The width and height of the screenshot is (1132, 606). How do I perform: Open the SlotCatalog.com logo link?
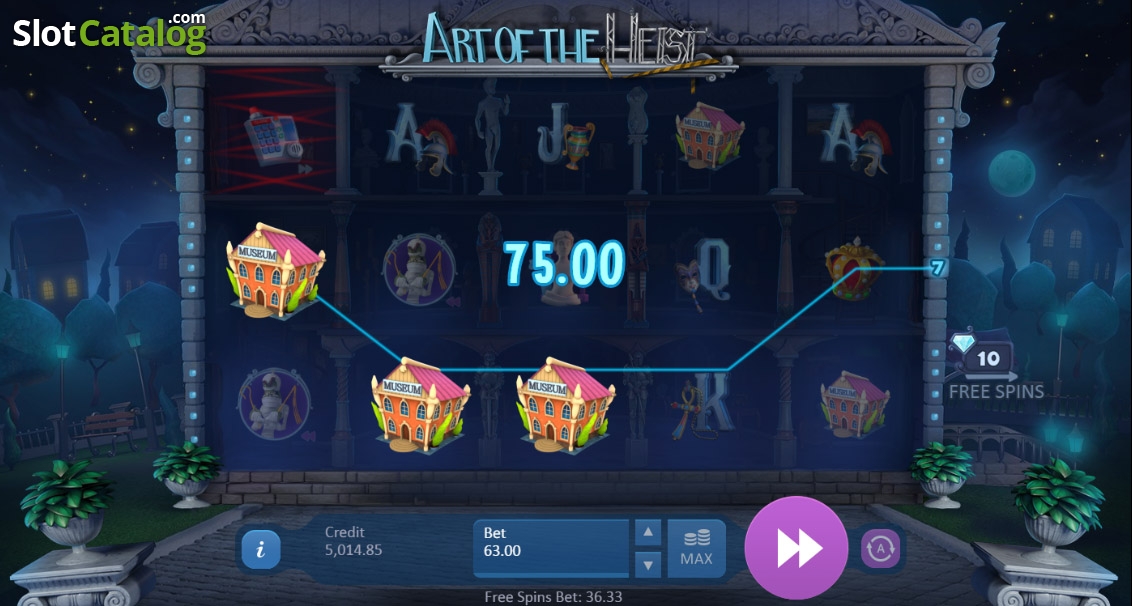coord(109,32)
